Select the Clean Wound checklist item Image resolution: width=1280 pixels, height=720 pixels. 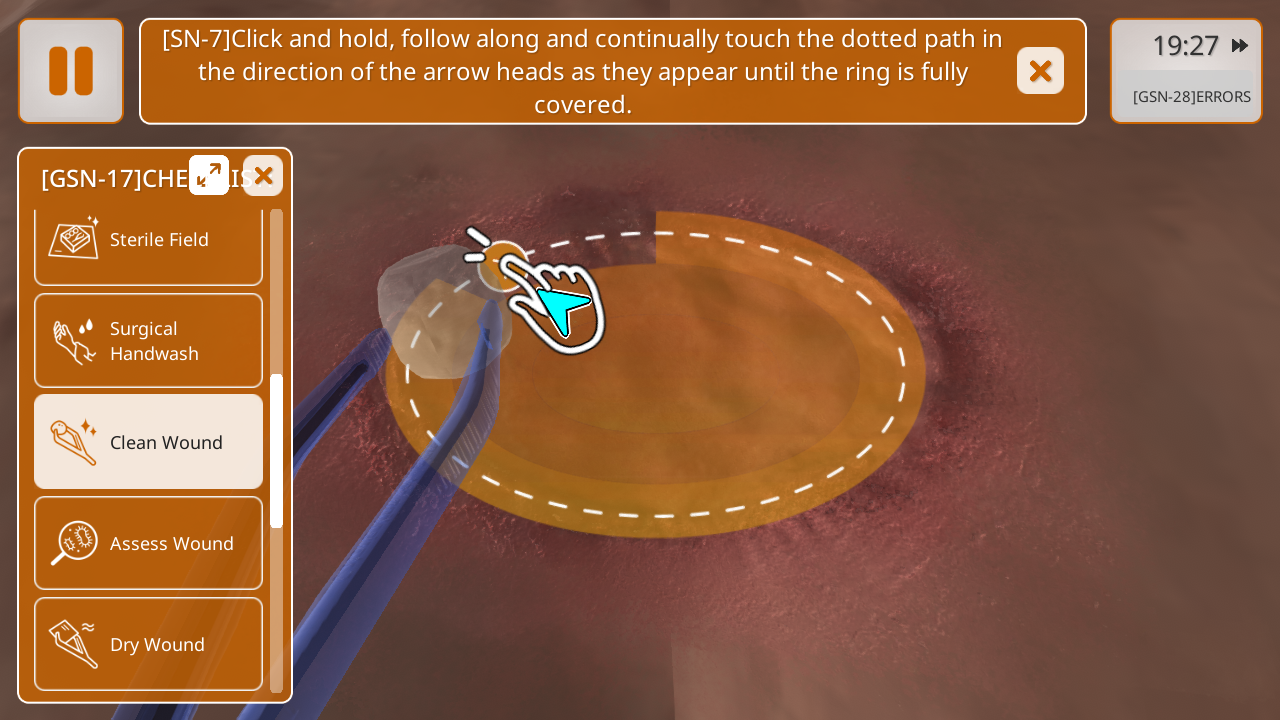tap(148, 442)
